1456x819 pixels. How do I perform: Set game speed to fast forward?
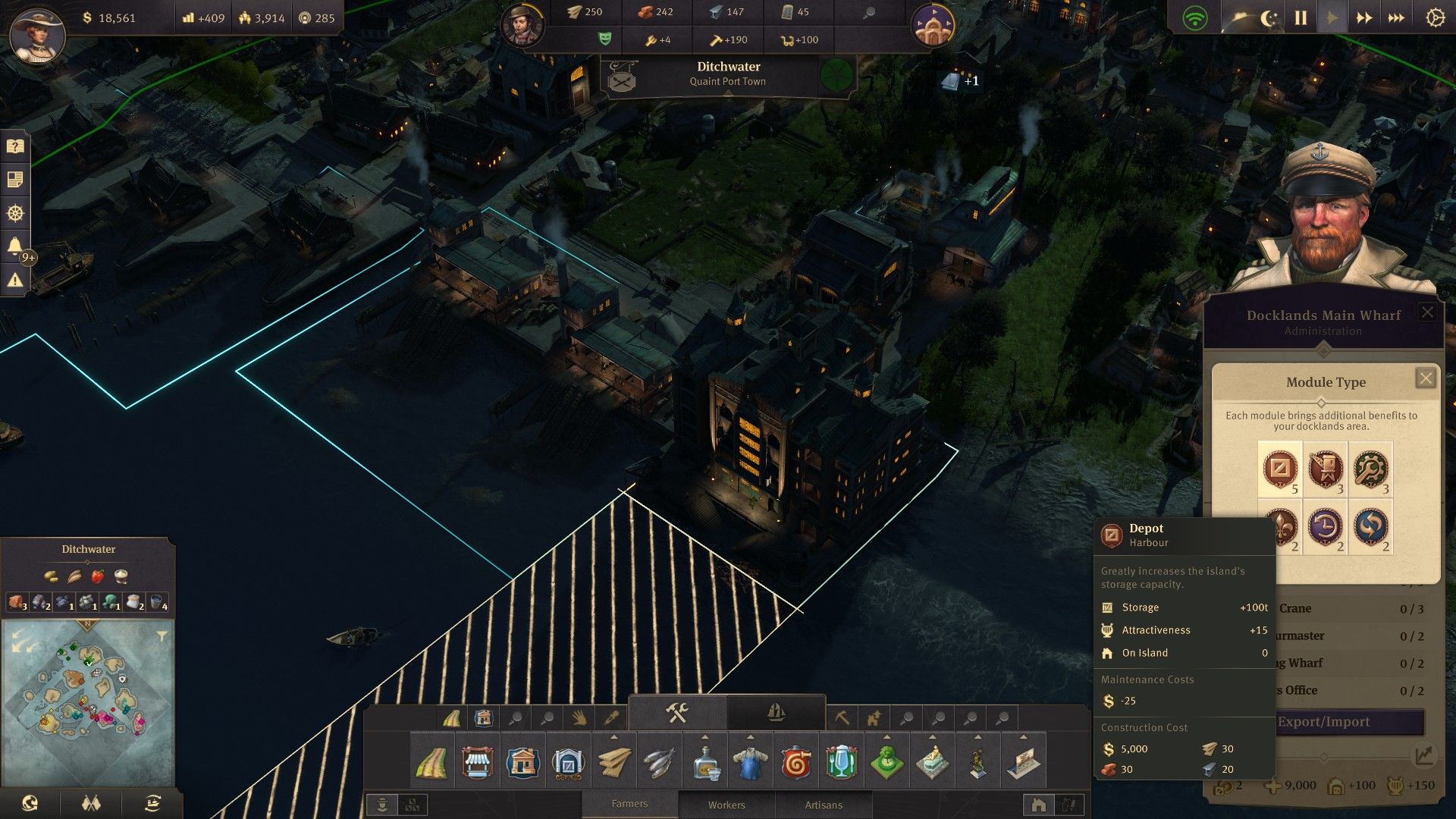1364,18
